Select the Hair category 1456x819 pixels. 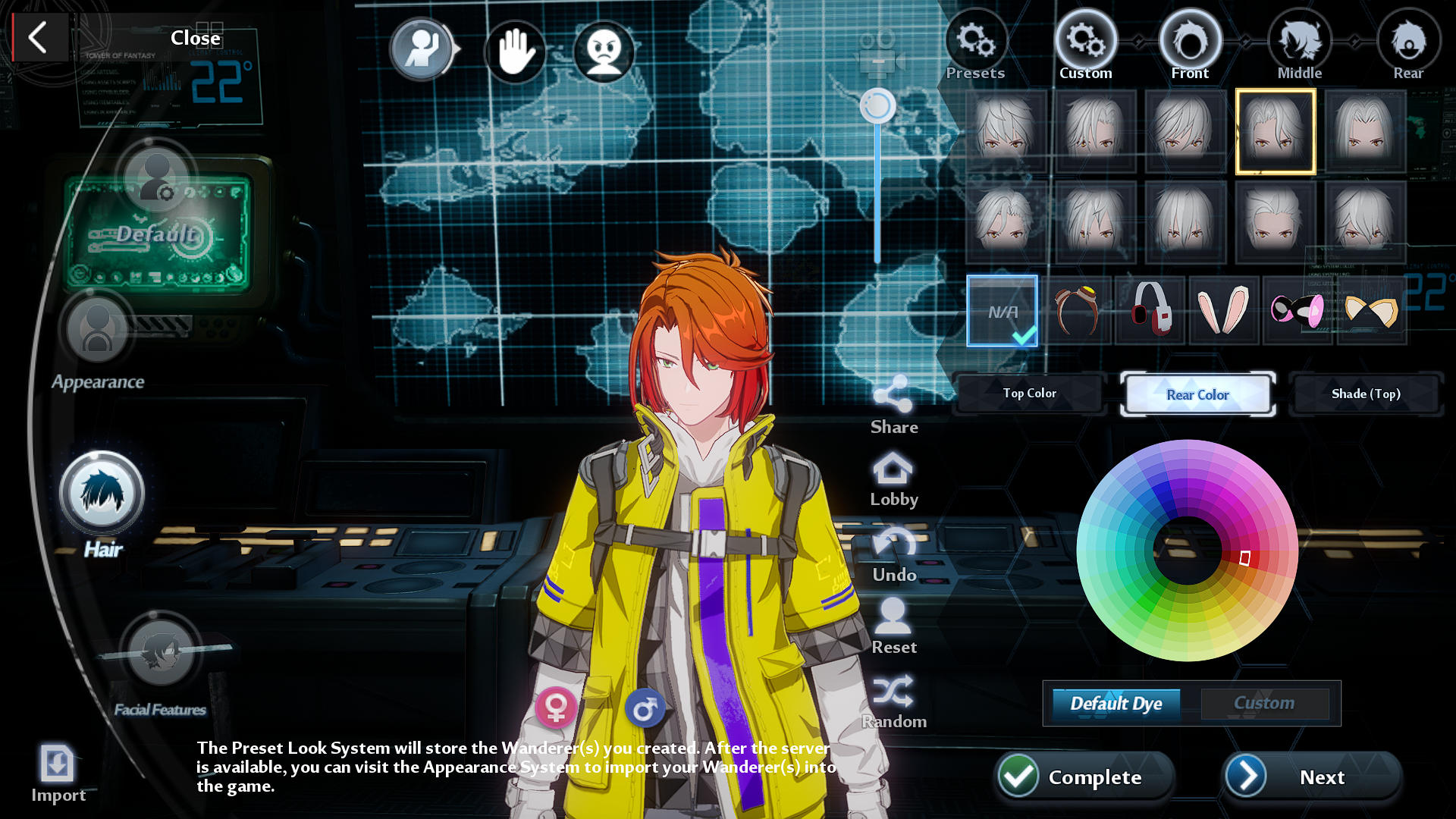click(102, 494)
